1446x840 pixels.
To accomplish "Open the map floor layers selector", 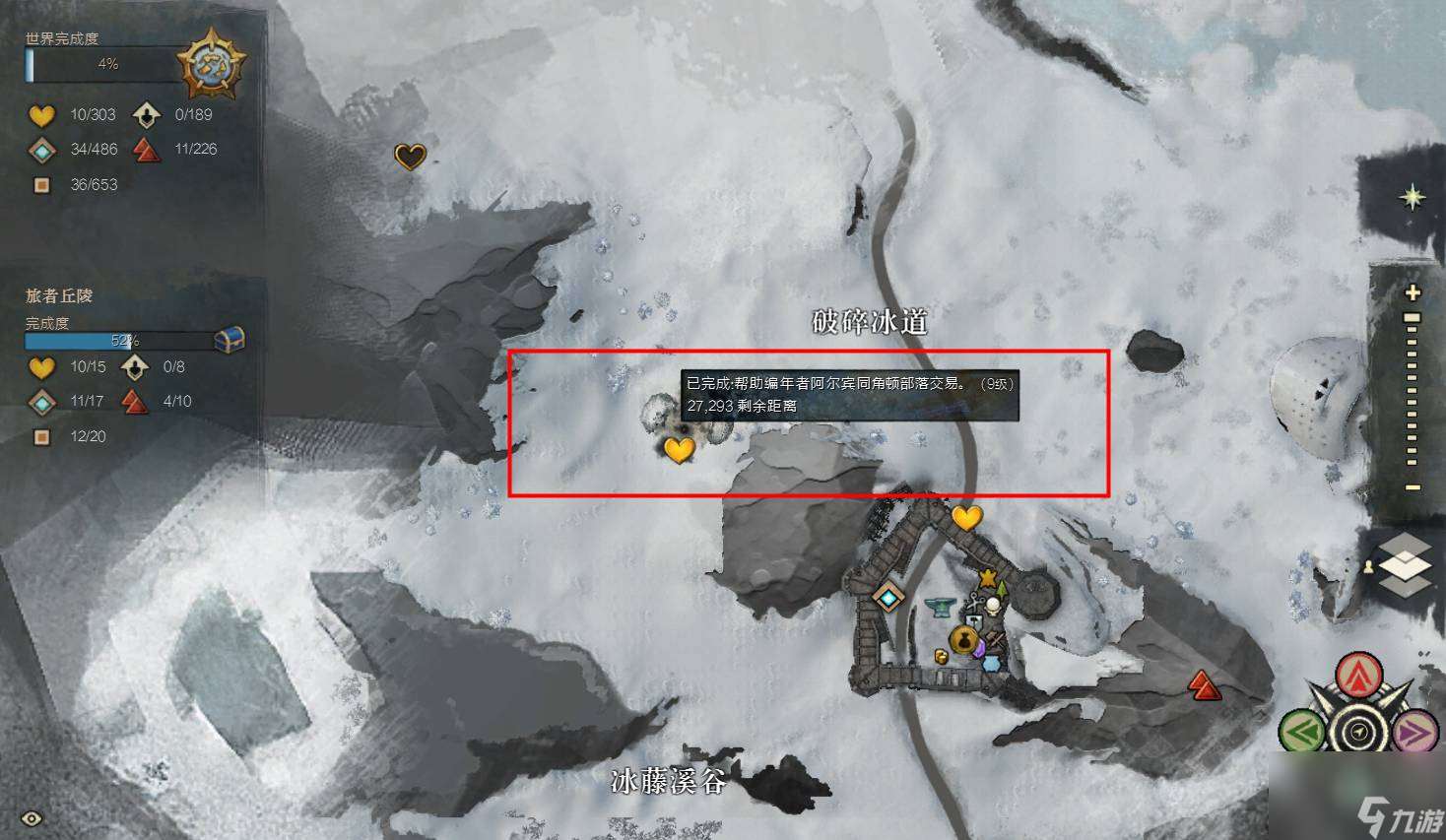I will tap(1408, 566).
